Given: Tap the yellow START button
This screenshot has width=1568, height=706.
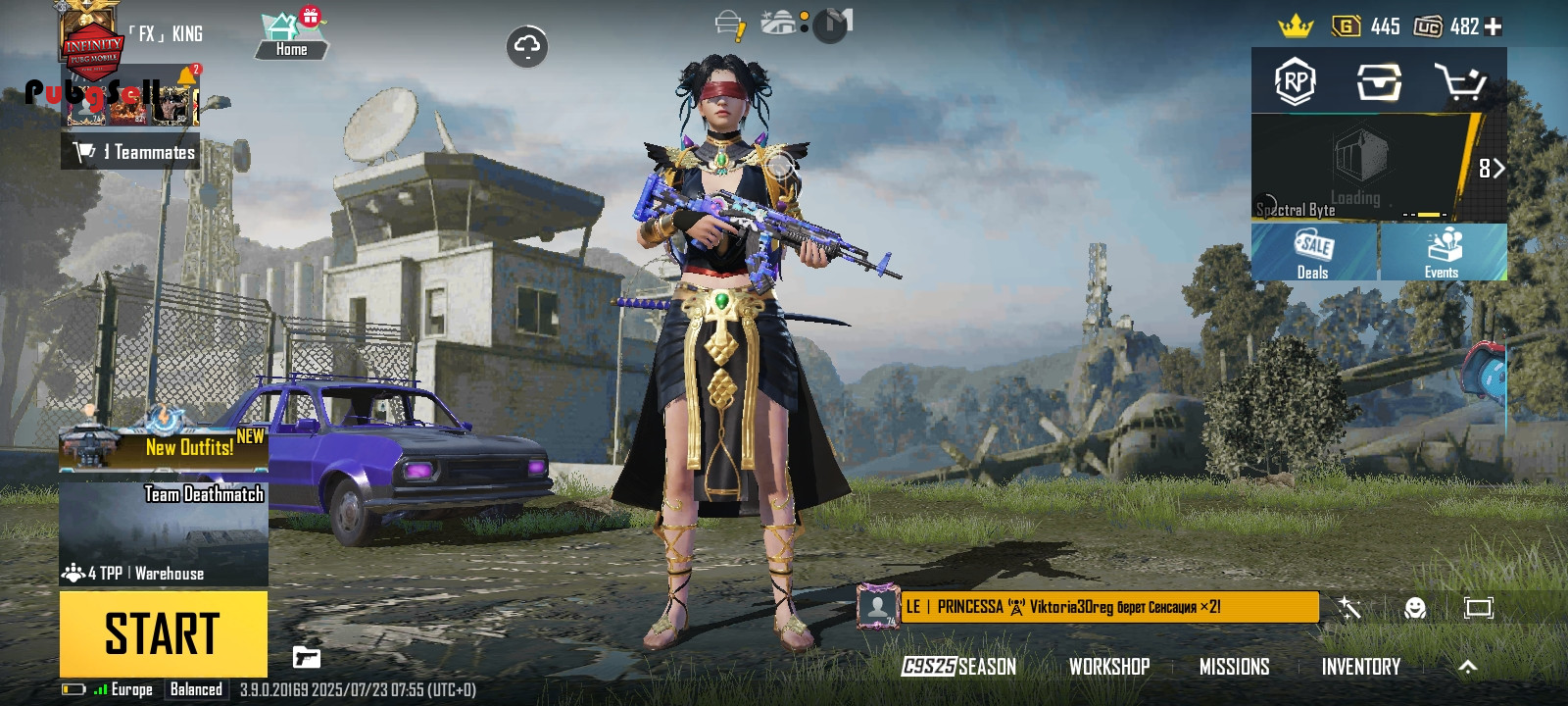Looking at the screenshot, I should coord(163,633).
